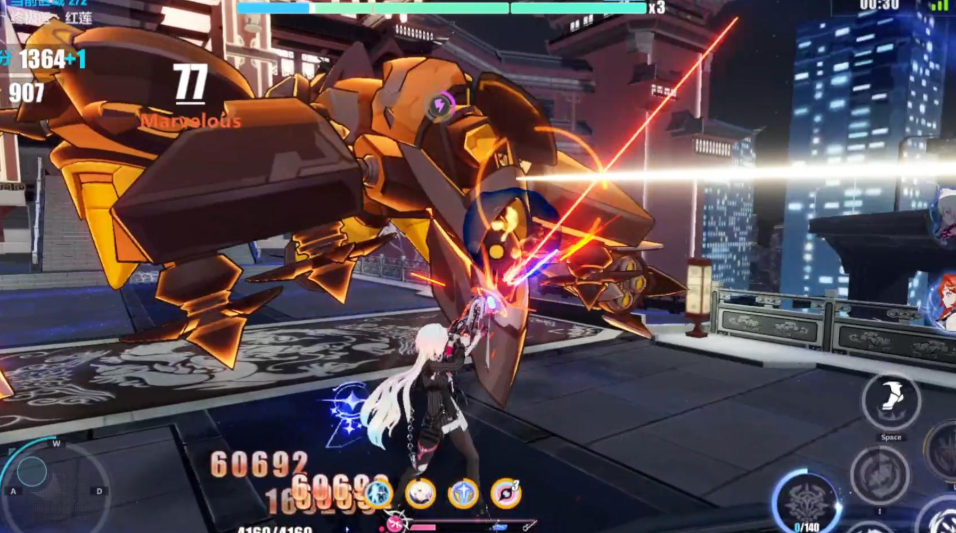Tap the evade button with boot icon
The image size is (956, 533).
click(x=890, y=401)
